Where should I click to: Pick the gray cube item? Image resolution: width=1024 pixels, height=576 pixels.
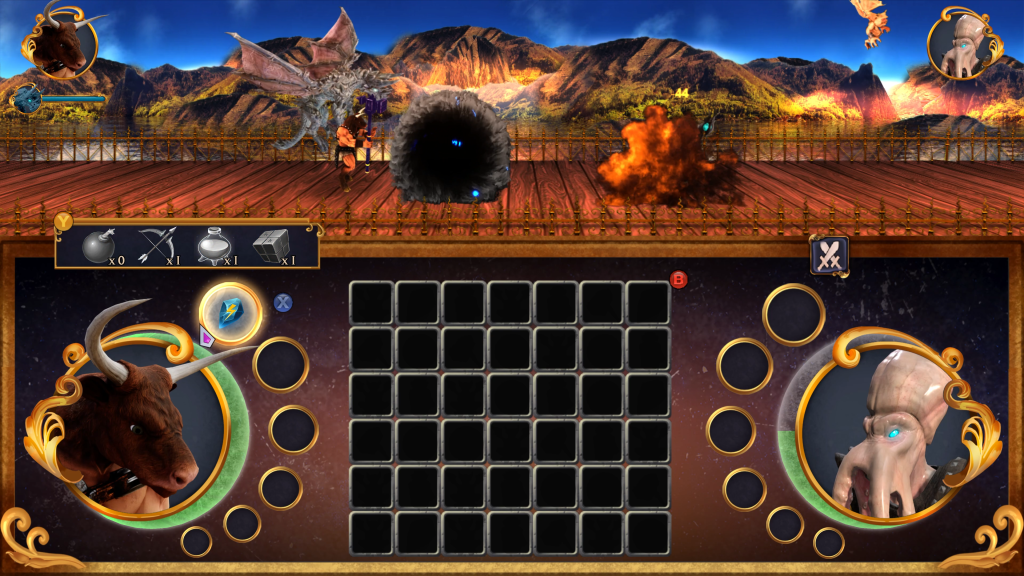269,245
